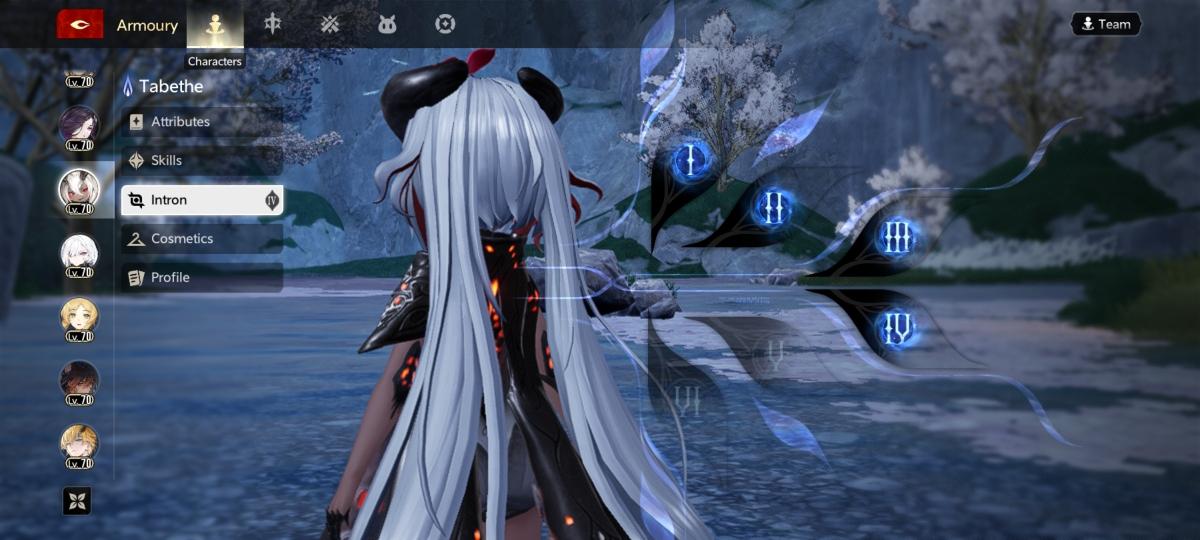This screenshot has height=540, width=1200.
Task: Inspect the Intron IV node
Action: point(896,329)
